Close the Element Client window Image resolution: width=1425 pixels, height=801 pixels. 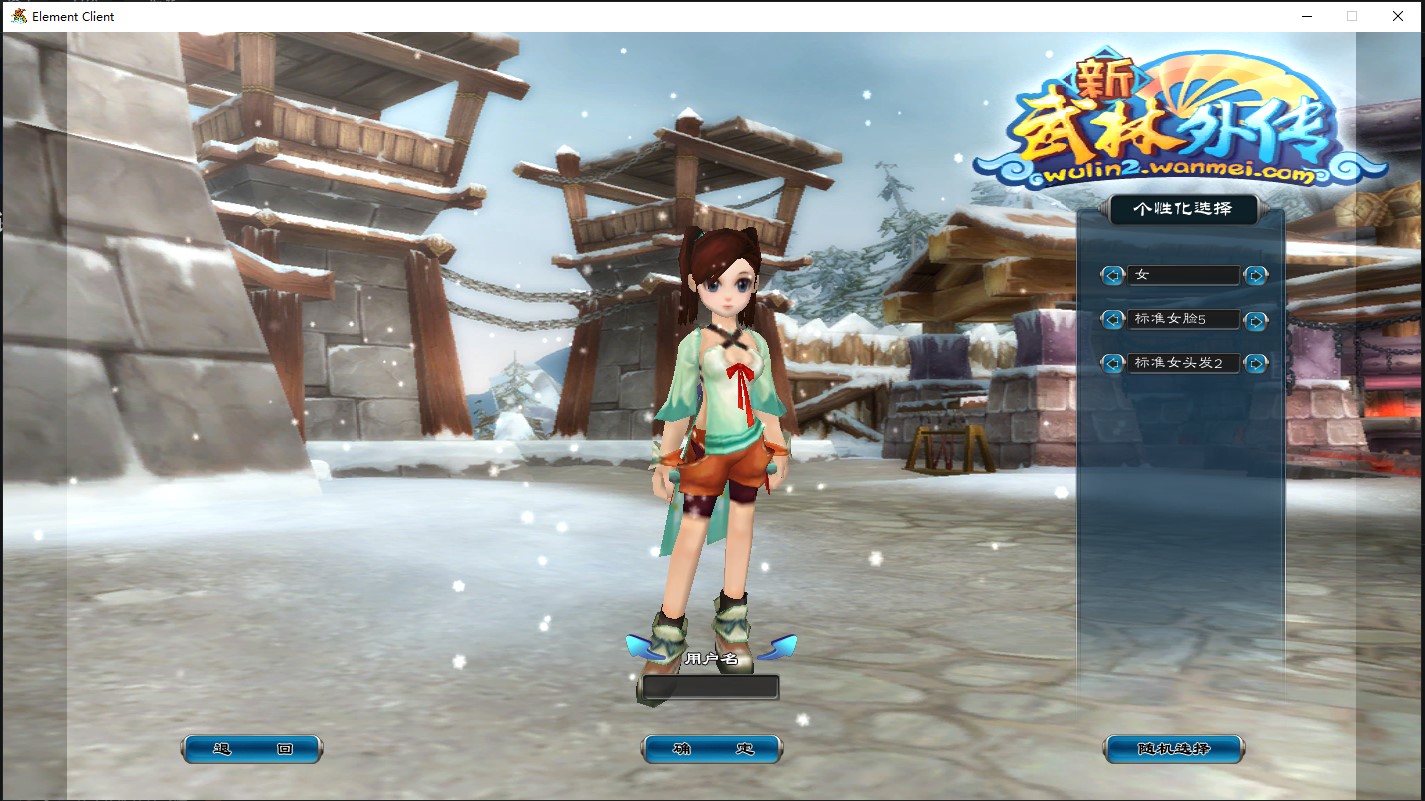(1398, 16)
